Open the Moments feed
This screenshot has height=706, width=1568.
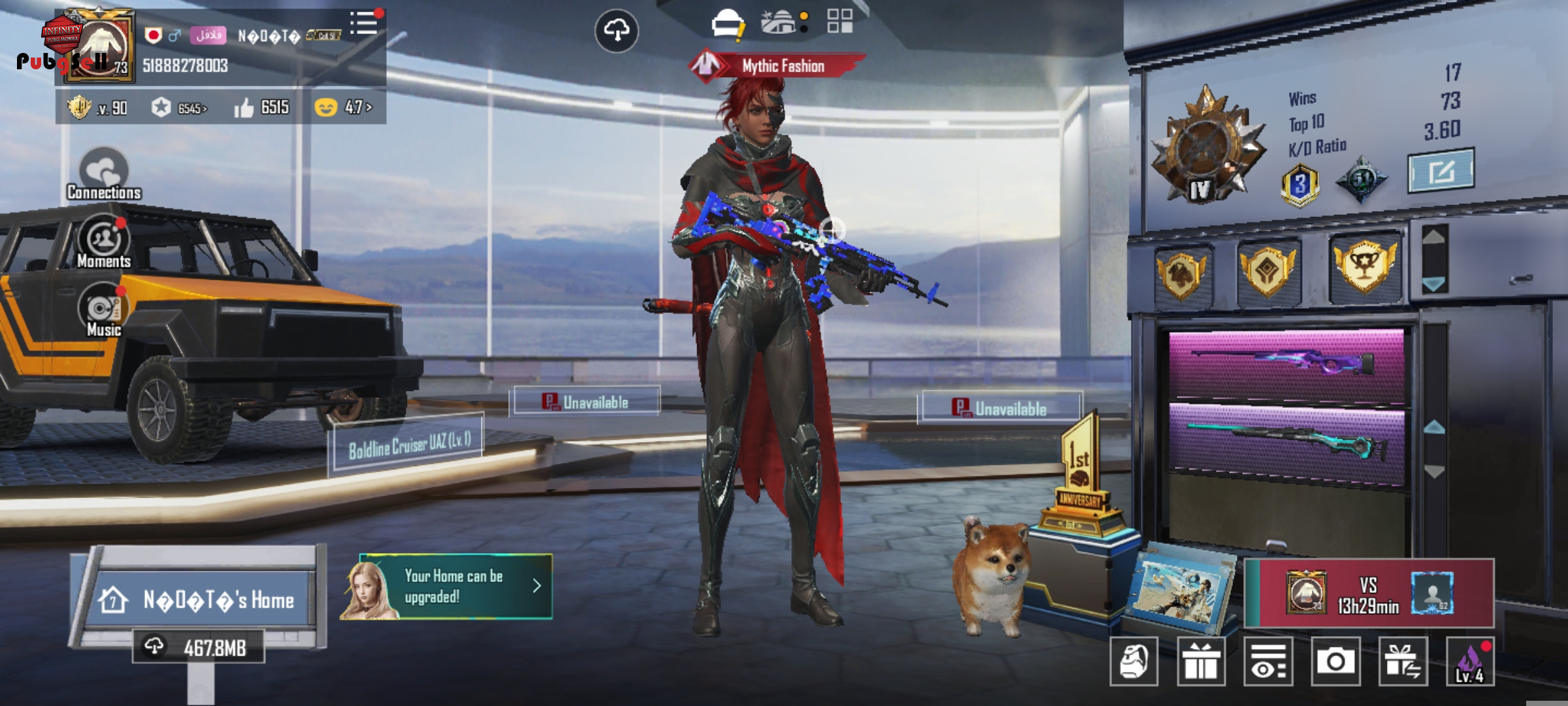pyautogui.click(x=104, y=242)
